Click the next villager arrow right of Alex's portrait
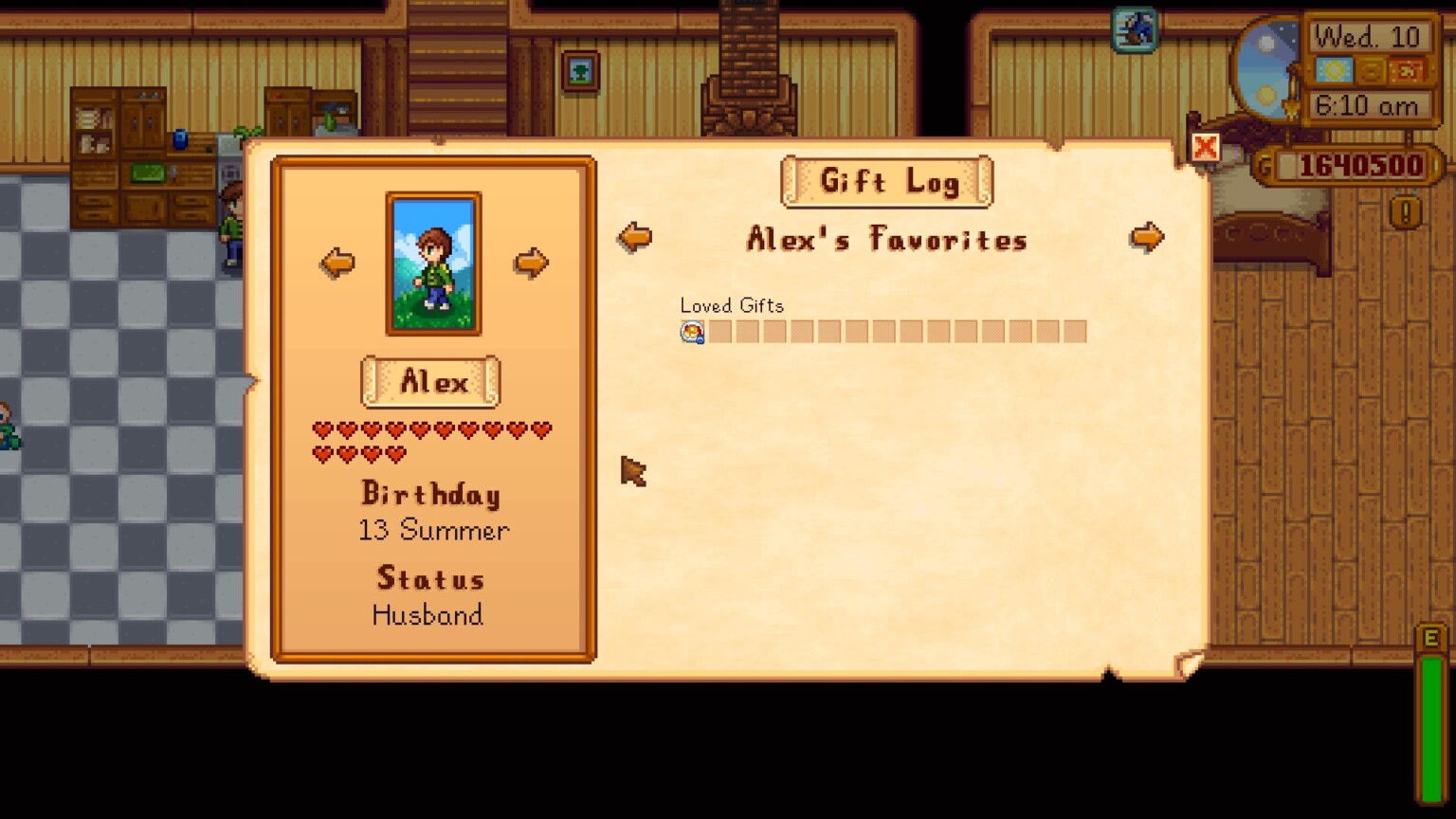Viewport: 1456px width, 819px height. 531,263
